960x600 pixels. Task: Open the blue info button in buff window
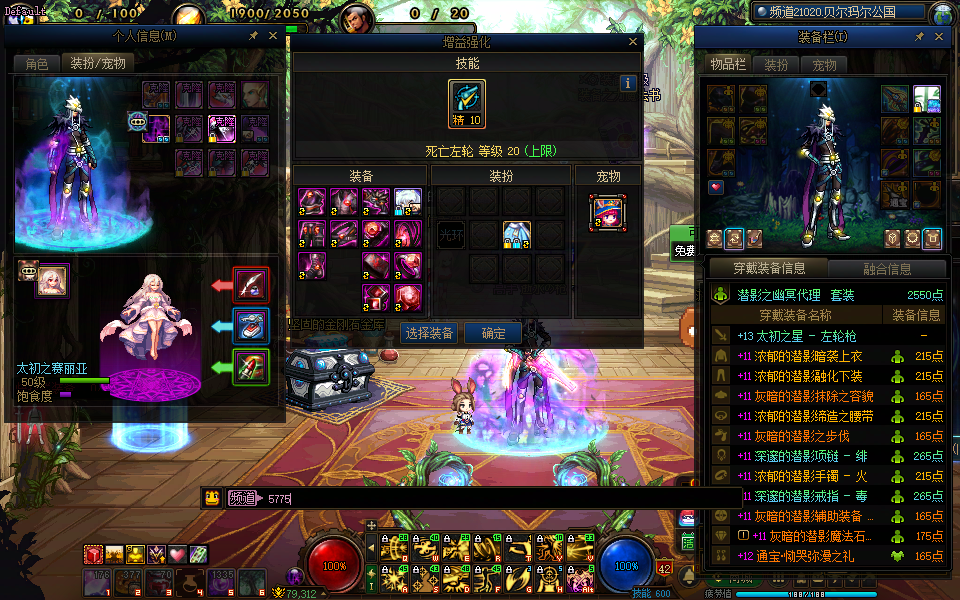pyautogui.click(x=628, y=83)
